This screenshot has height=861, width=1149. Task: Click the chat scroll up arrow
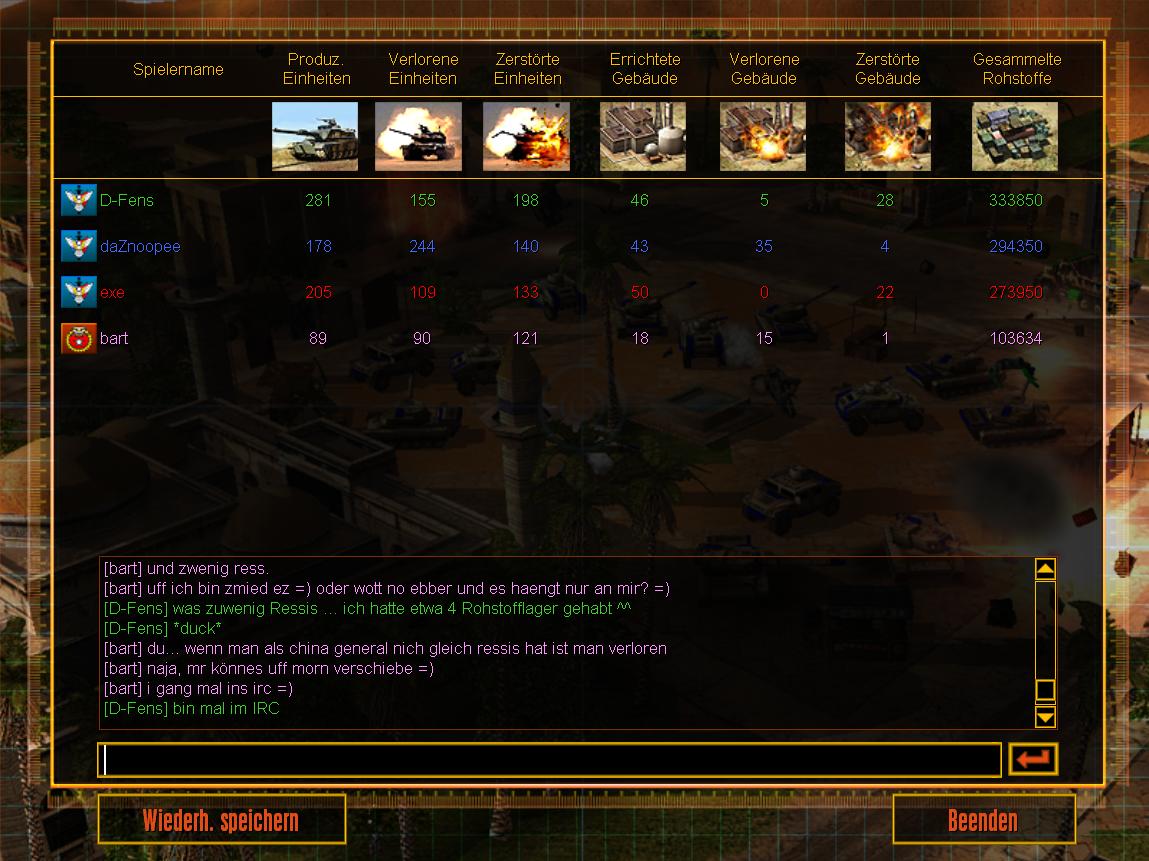pyautogui.click(x=1045, y=569)
